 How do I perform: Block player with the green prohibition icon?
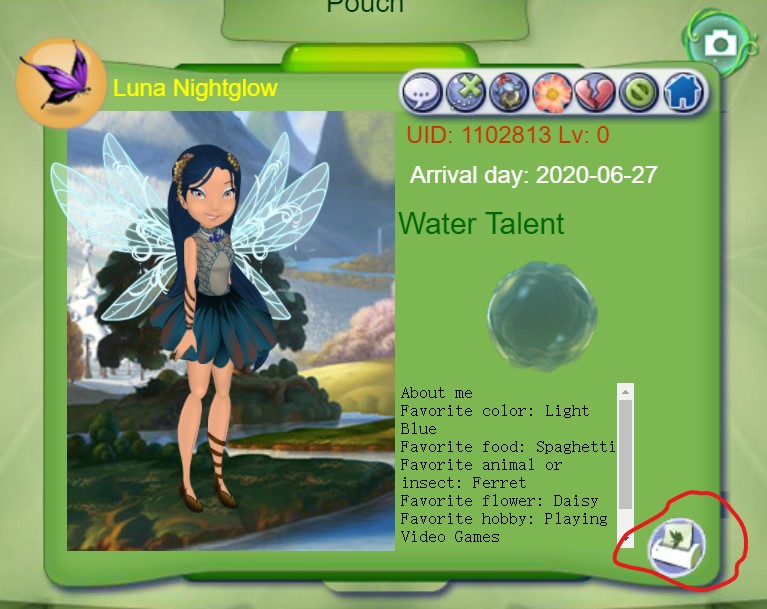[638, 93]
